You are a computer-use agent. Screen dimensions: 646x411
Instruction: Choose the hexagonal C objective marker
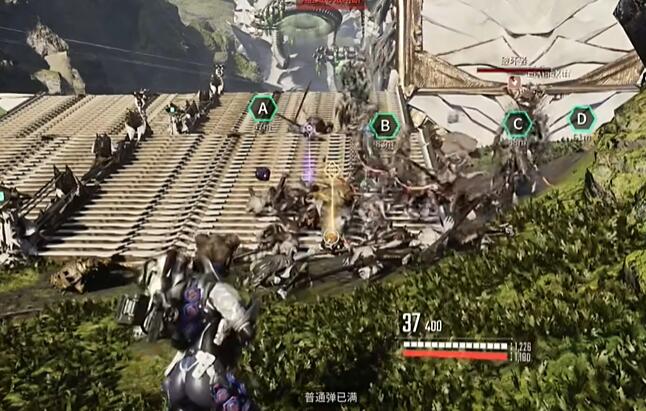[517, 124]
